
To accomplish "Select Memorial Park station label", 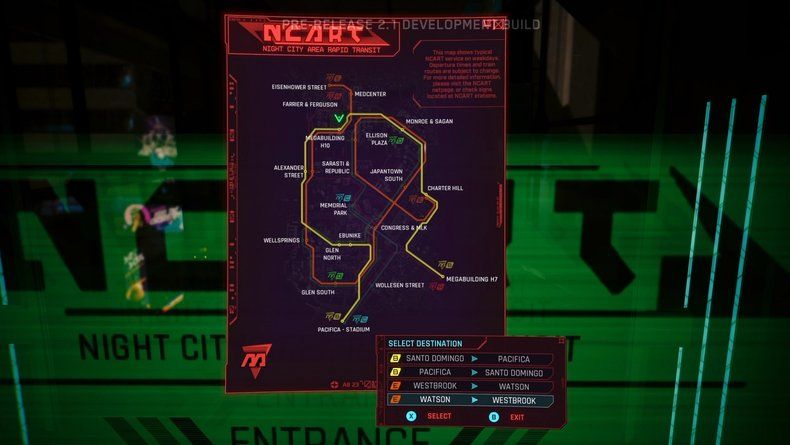I will pos(333,209).
